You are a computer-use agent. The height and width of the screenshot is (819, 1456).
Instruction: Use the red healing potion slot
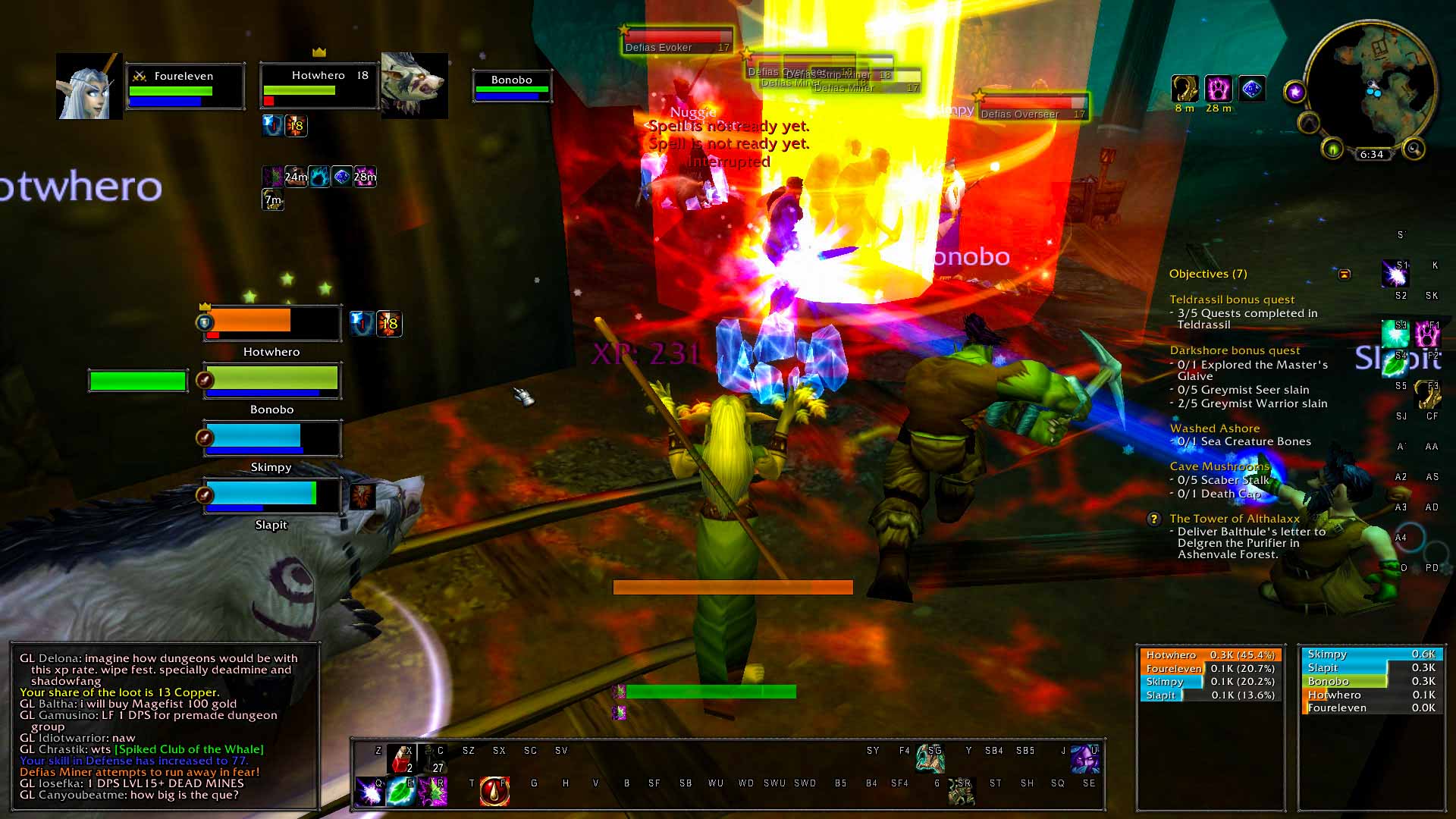tap(400, 756)
